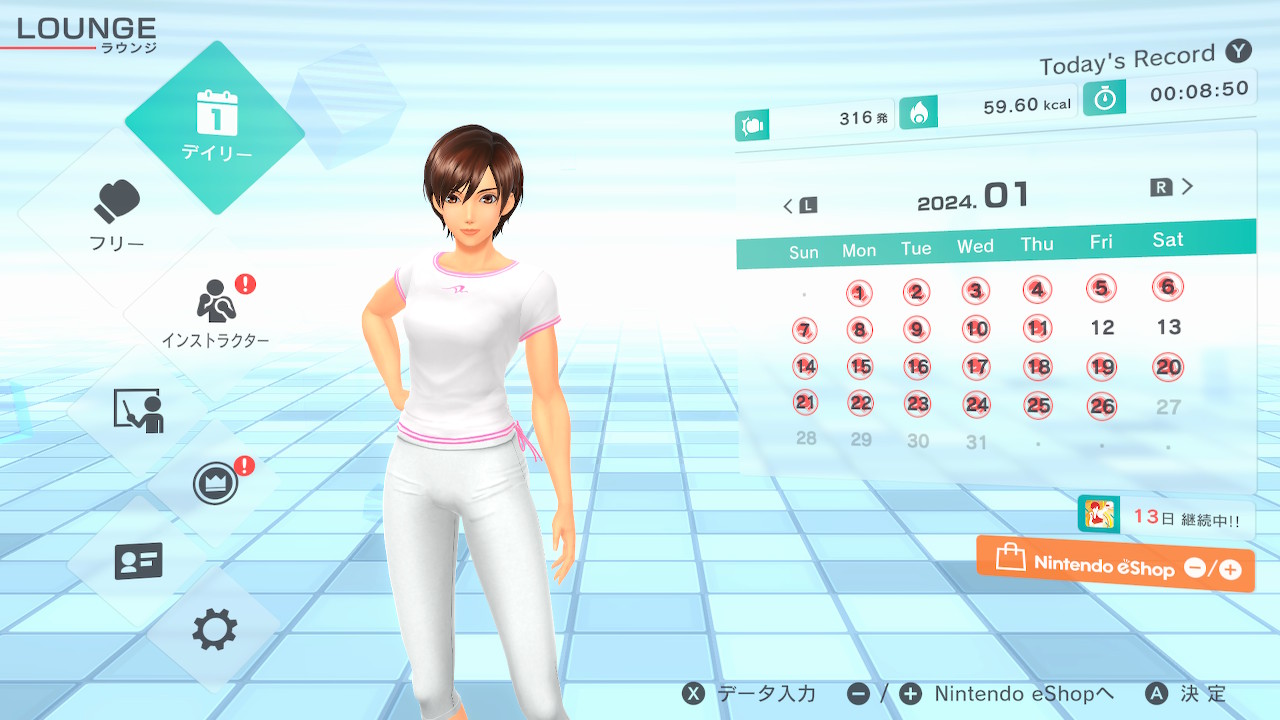Choose January 17 on the calendar
1280x720 pixels.
(x=977, y=367)
